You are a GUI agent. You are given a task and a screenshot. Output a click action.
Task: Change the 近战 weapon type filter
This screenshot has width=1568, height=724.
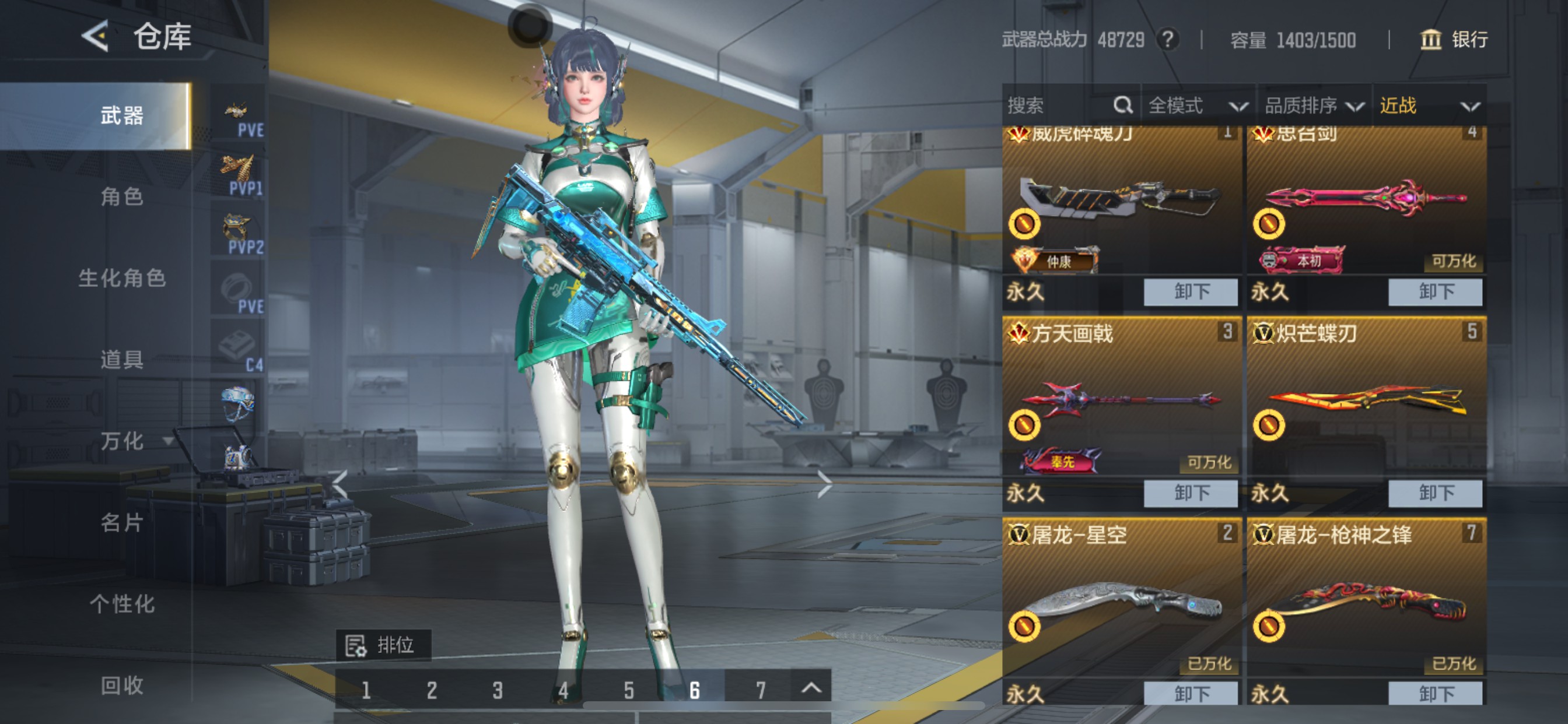[1428, 106]
